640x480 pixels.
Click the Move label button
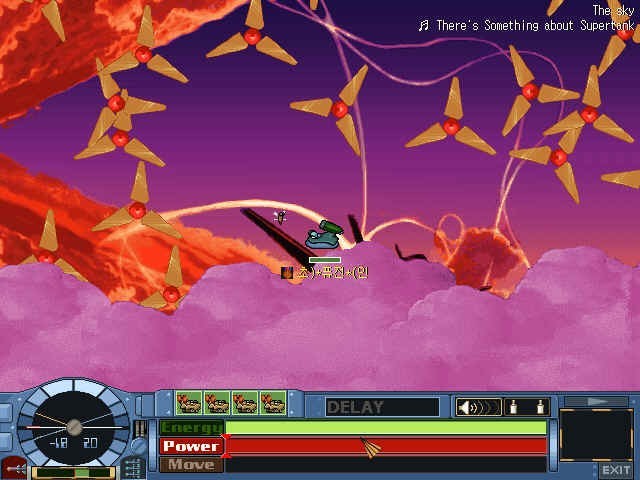191,464
